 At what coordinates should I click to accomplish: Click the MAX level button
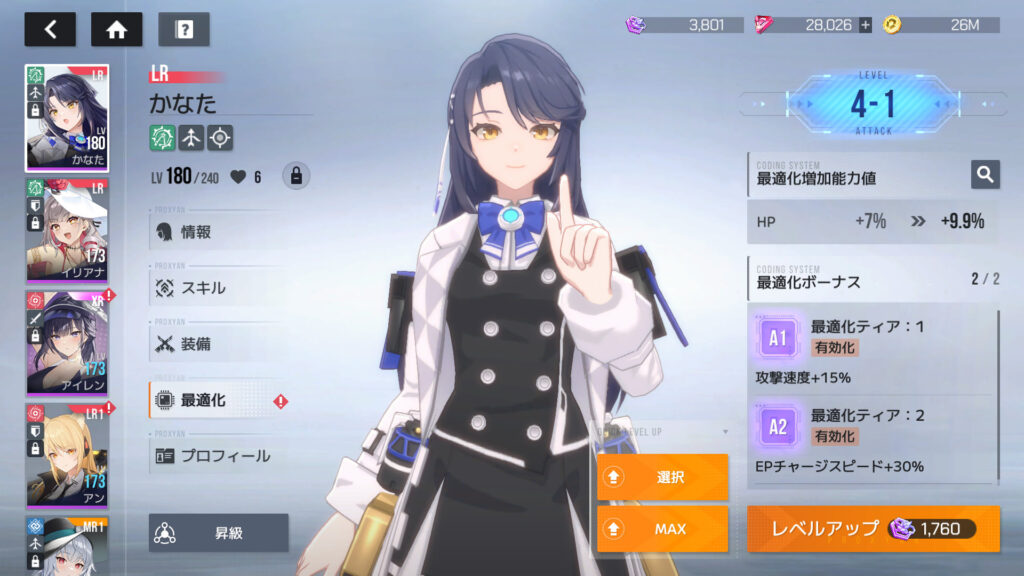(662, 528)
